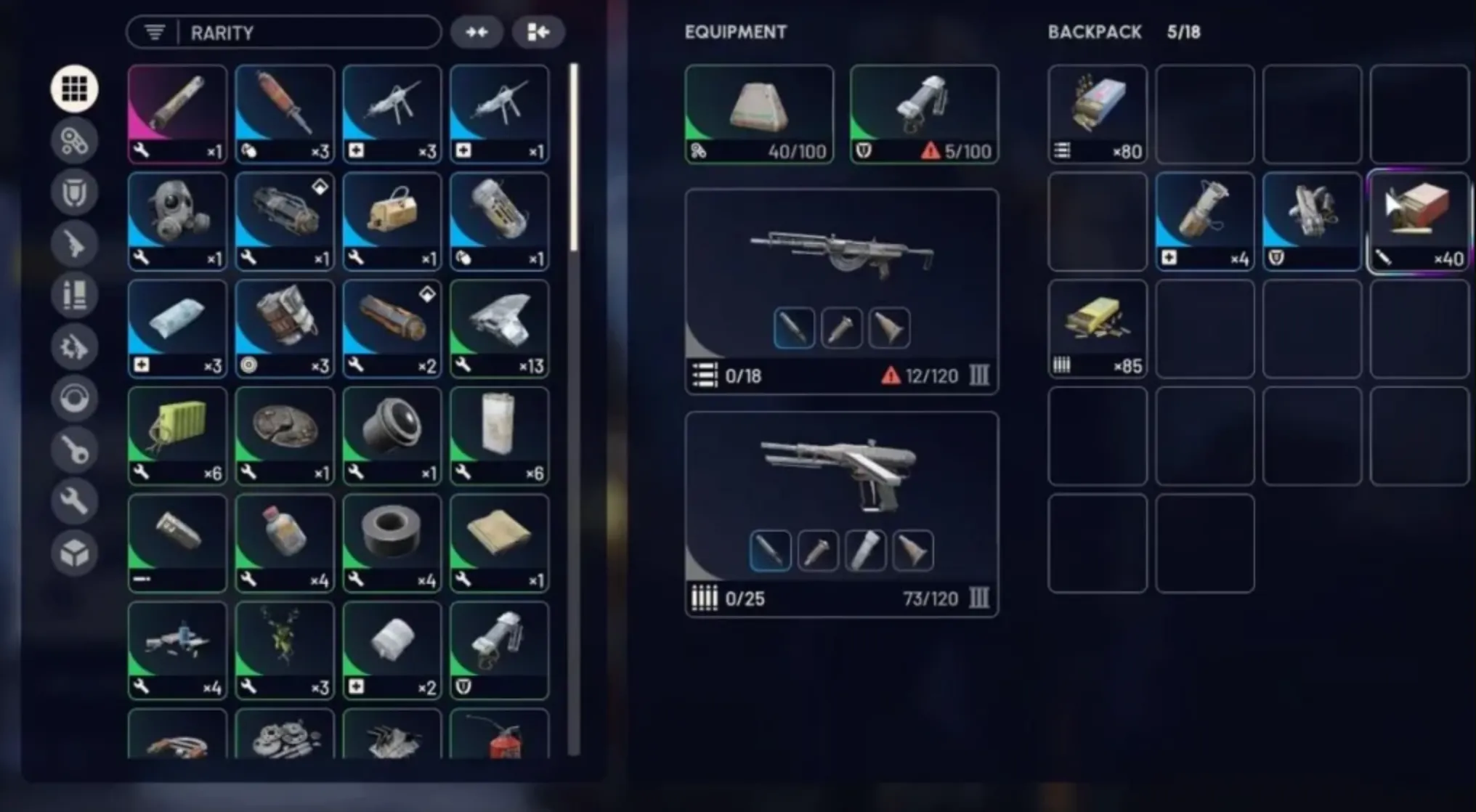This screenshot has width=1476, height=812.
Task: Open the filter funnel options
Action: pyautogui.click(x=153, y=32)
